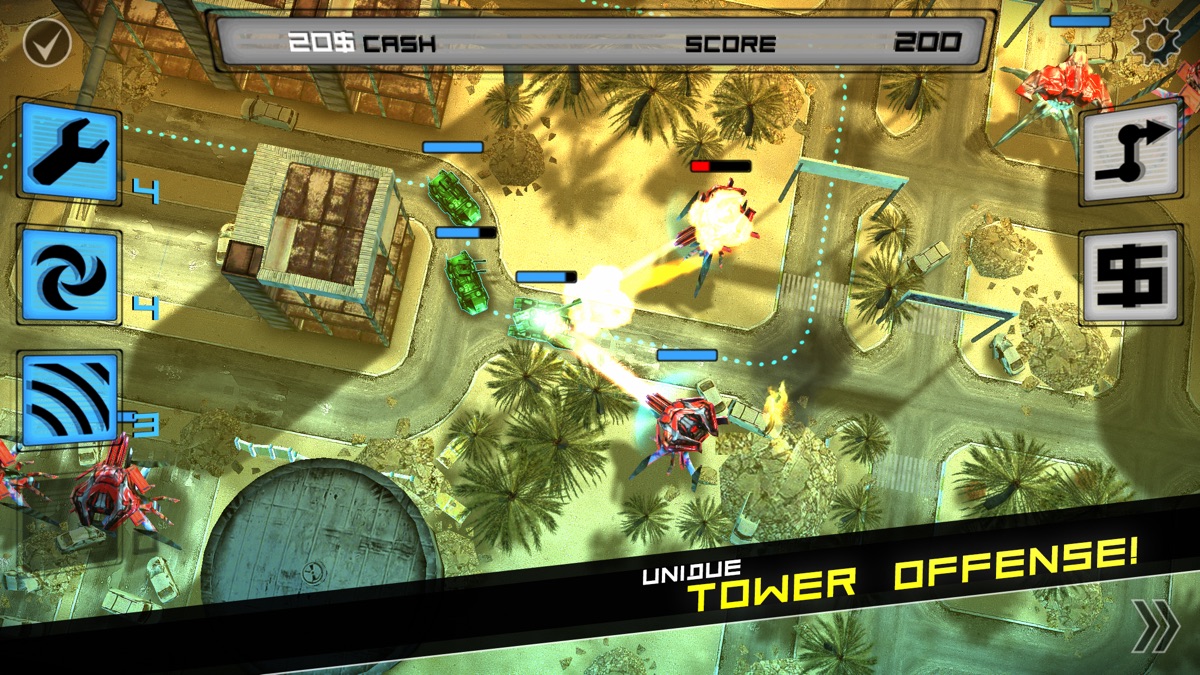1200x675 pixels.
Task: Open the dollar sign shop button
Action: (1130, 275)
